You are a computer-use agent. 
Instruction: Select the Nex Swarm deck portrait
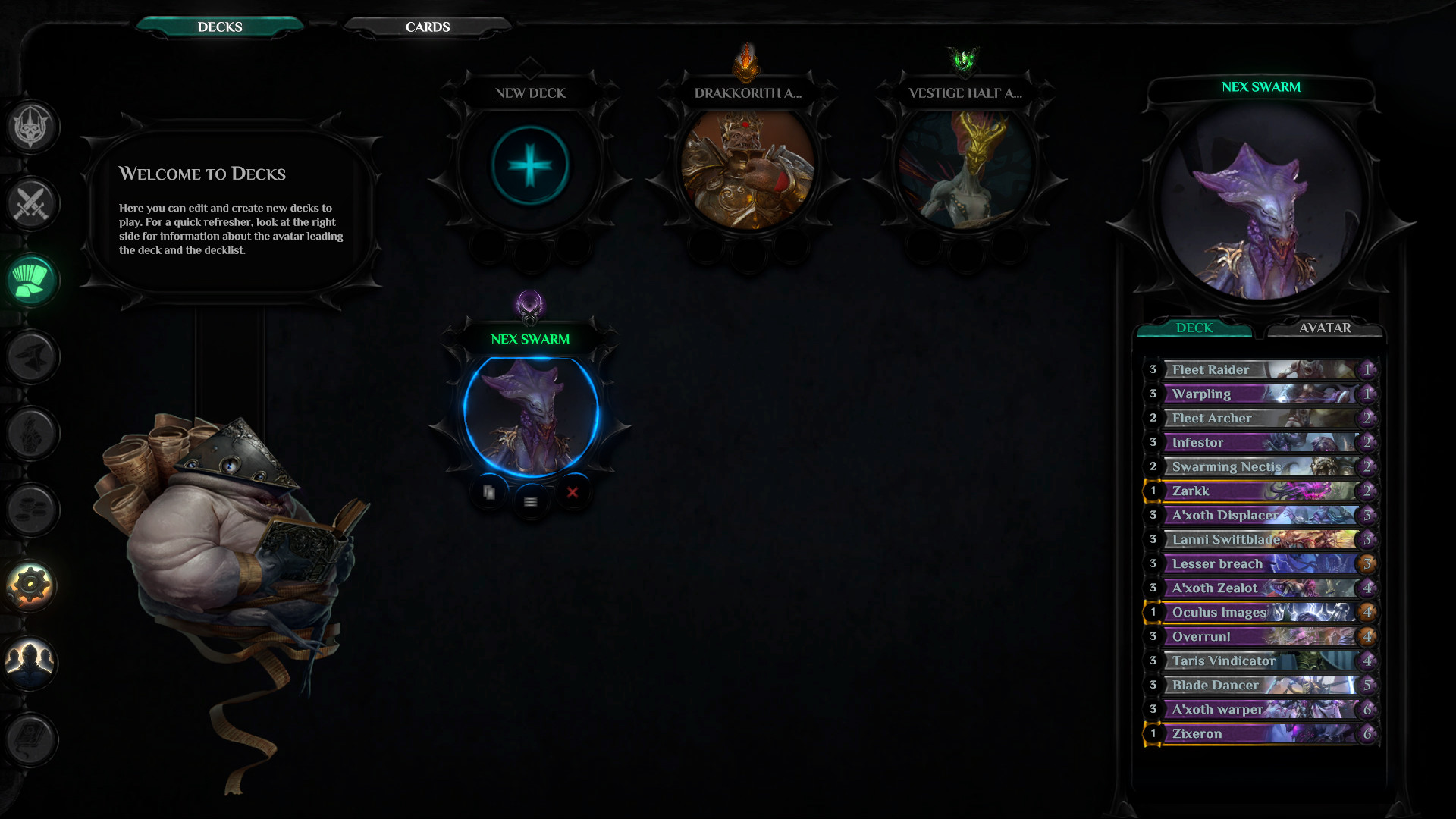point(530,414)
